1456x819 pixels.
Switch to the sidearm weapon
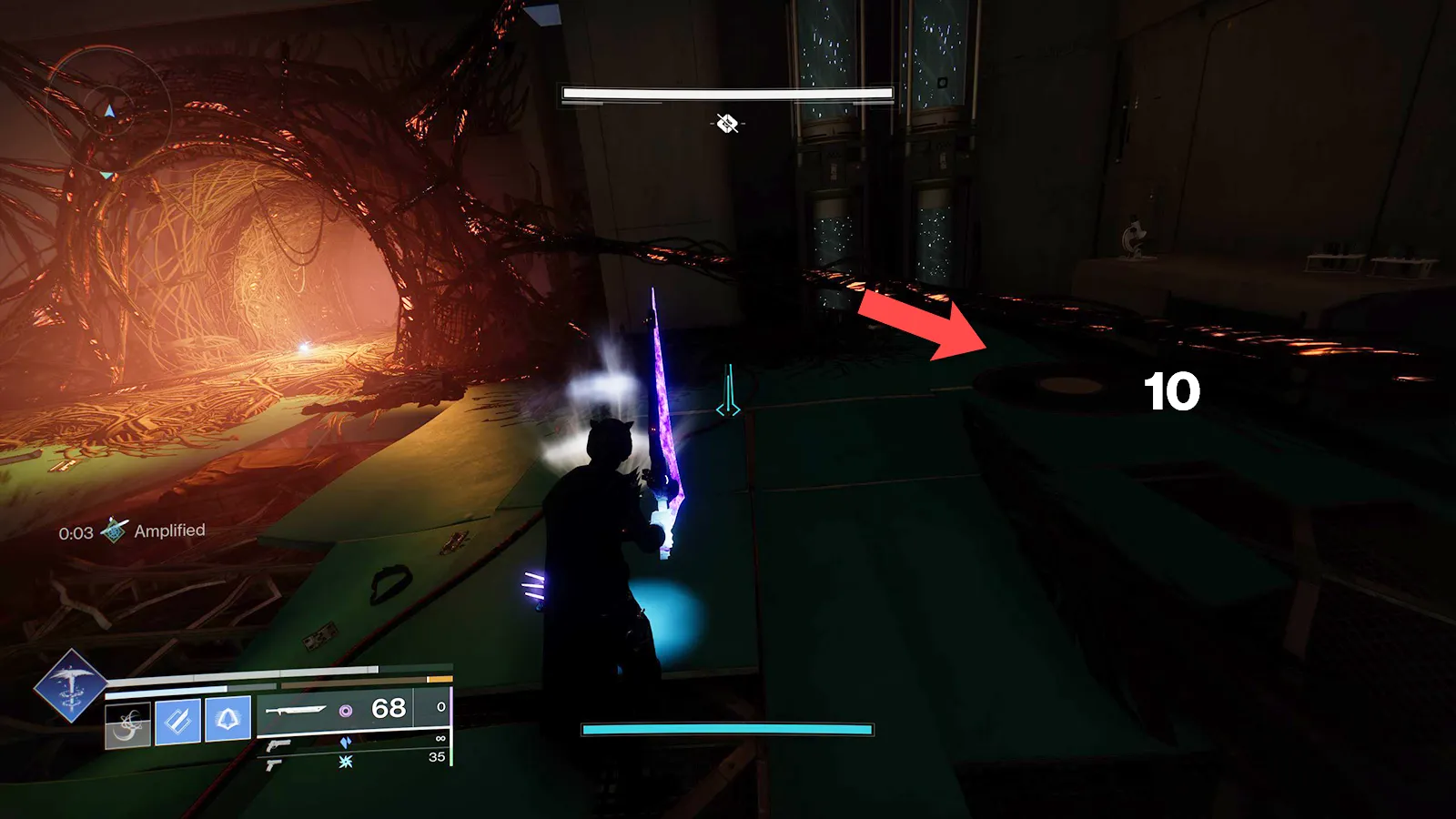[271, 764]
